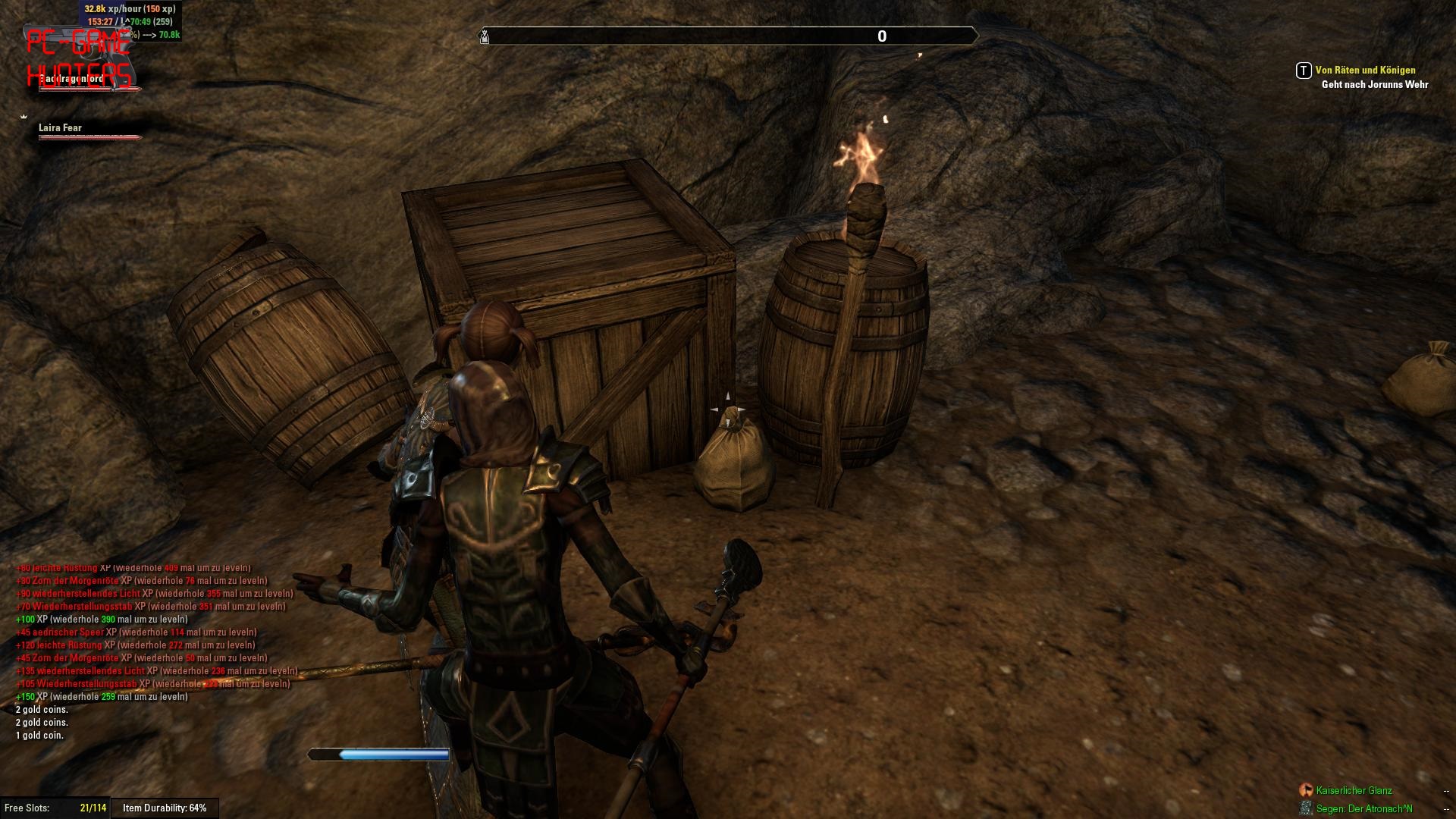The height and width of the screenshot is (819, 1456).
Task: Select the Von Räten und Königen quest tracker
Action: click(1365, 70)
